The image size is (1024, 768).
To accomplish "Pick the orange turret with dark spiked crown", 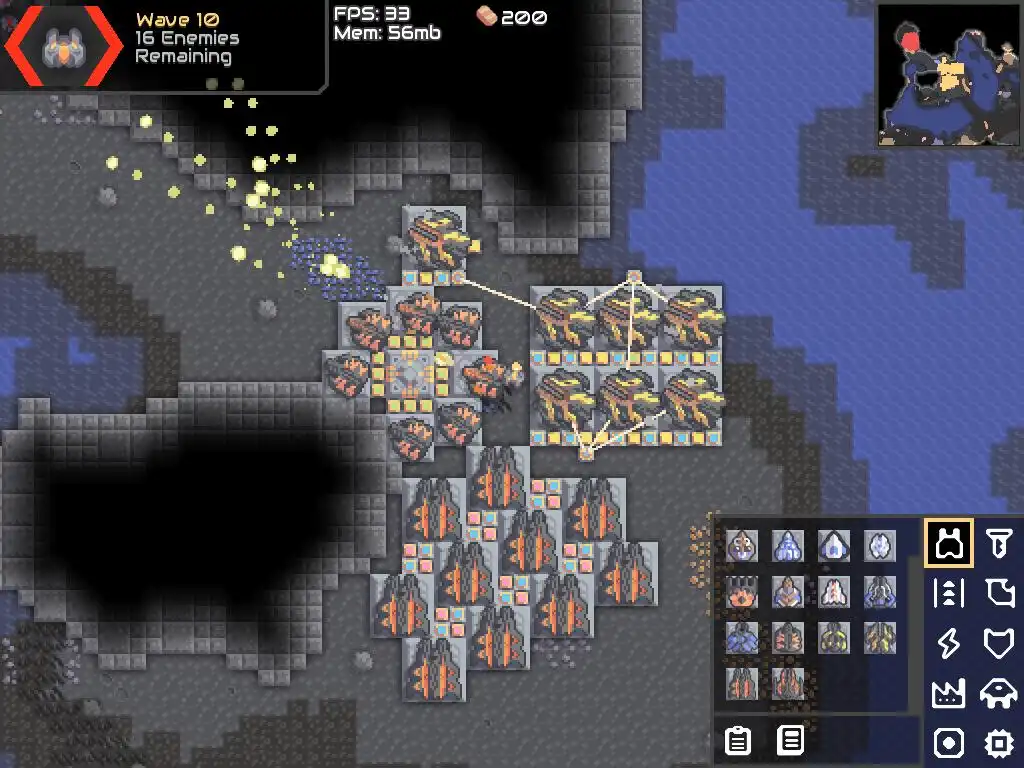I will click(x=742, y=592).
